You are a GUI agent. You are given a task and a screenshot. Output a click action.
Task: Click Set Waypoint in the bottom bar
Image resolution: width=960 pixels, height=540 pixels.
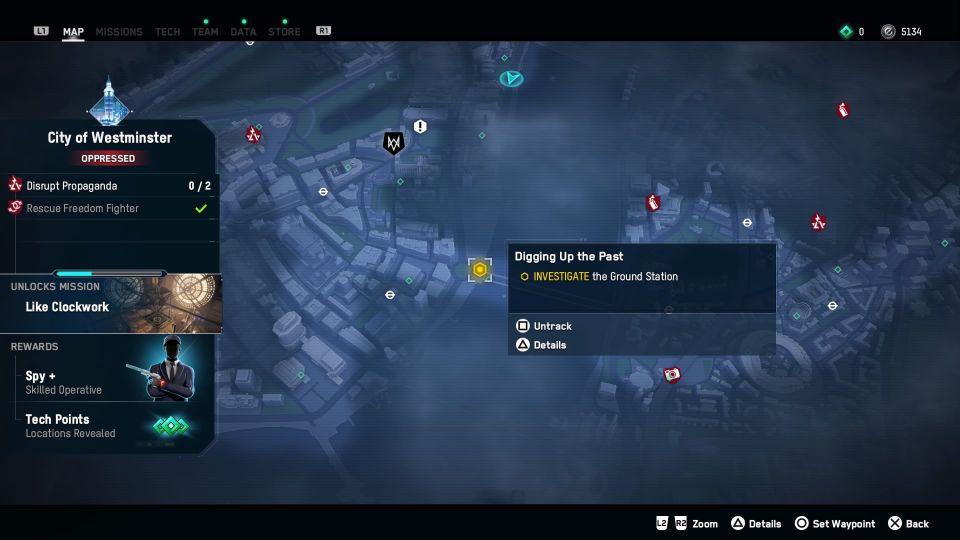point(835,524)
